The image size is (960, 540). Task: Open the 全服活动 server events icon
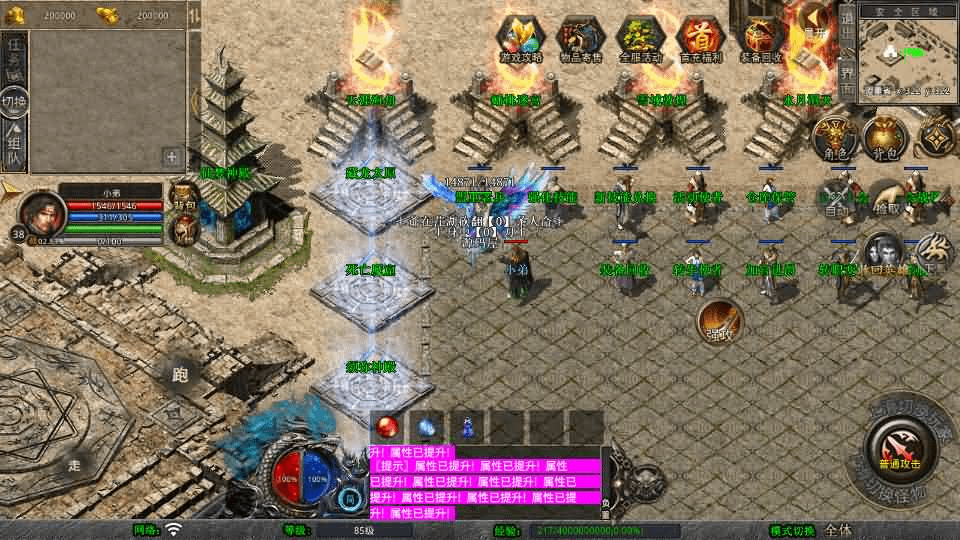pos(639,39)
